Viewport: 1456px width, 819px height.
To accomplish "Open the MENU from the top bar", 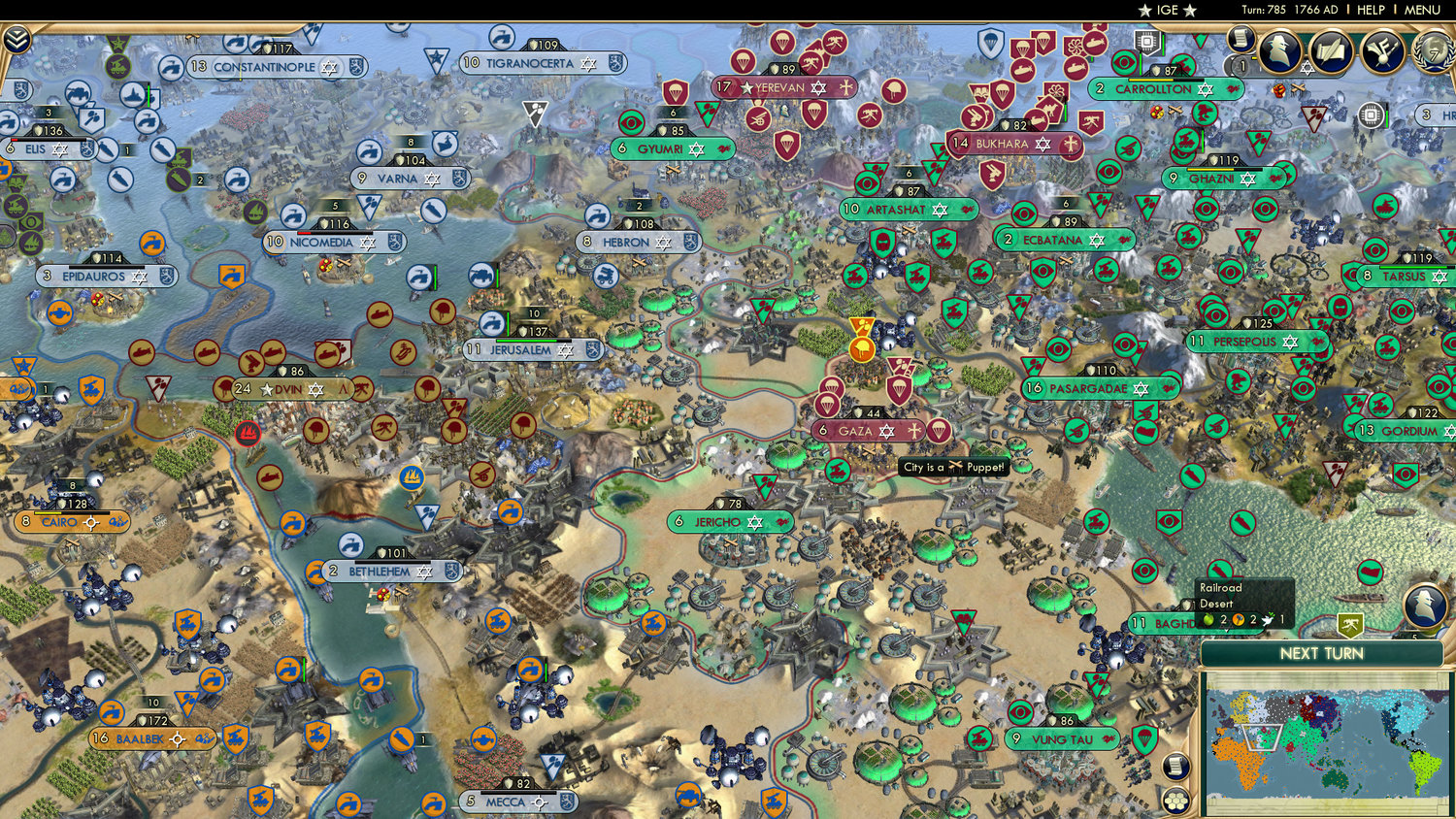I will [x=1420, y=10].
